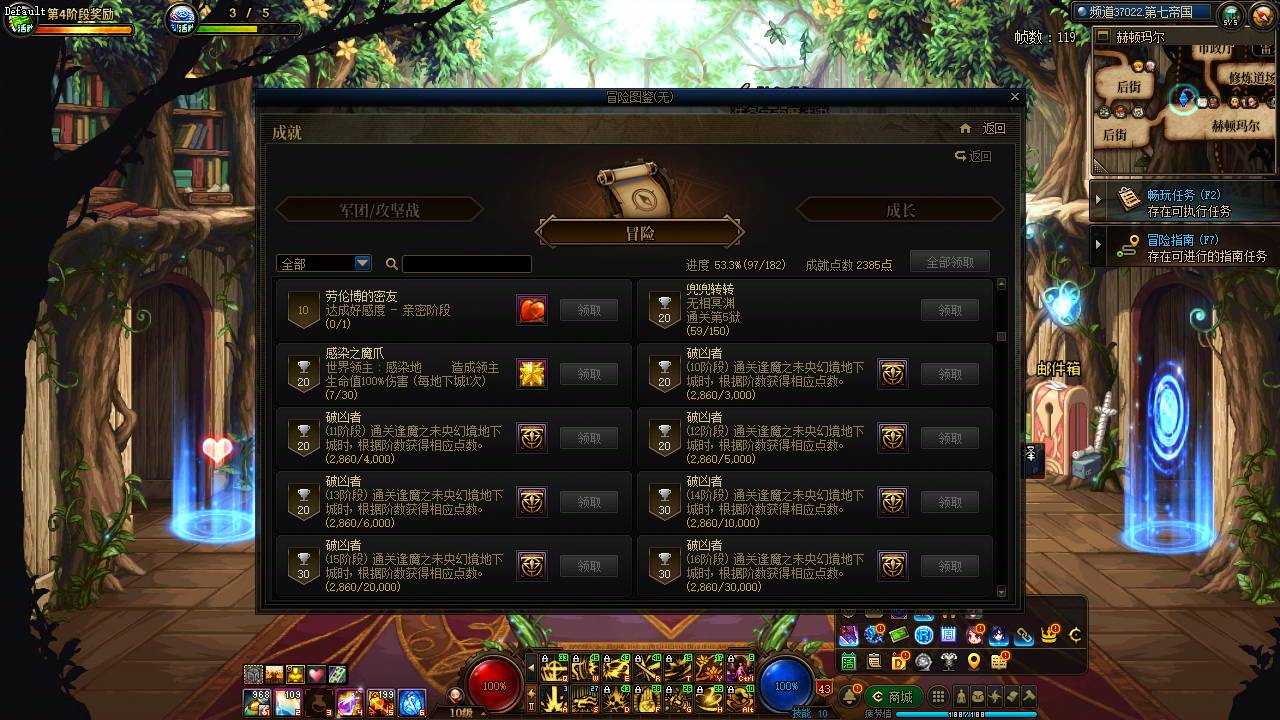
Task: Click the chain link icon in the bottom toolbar
Action: tap(1025, 636)
